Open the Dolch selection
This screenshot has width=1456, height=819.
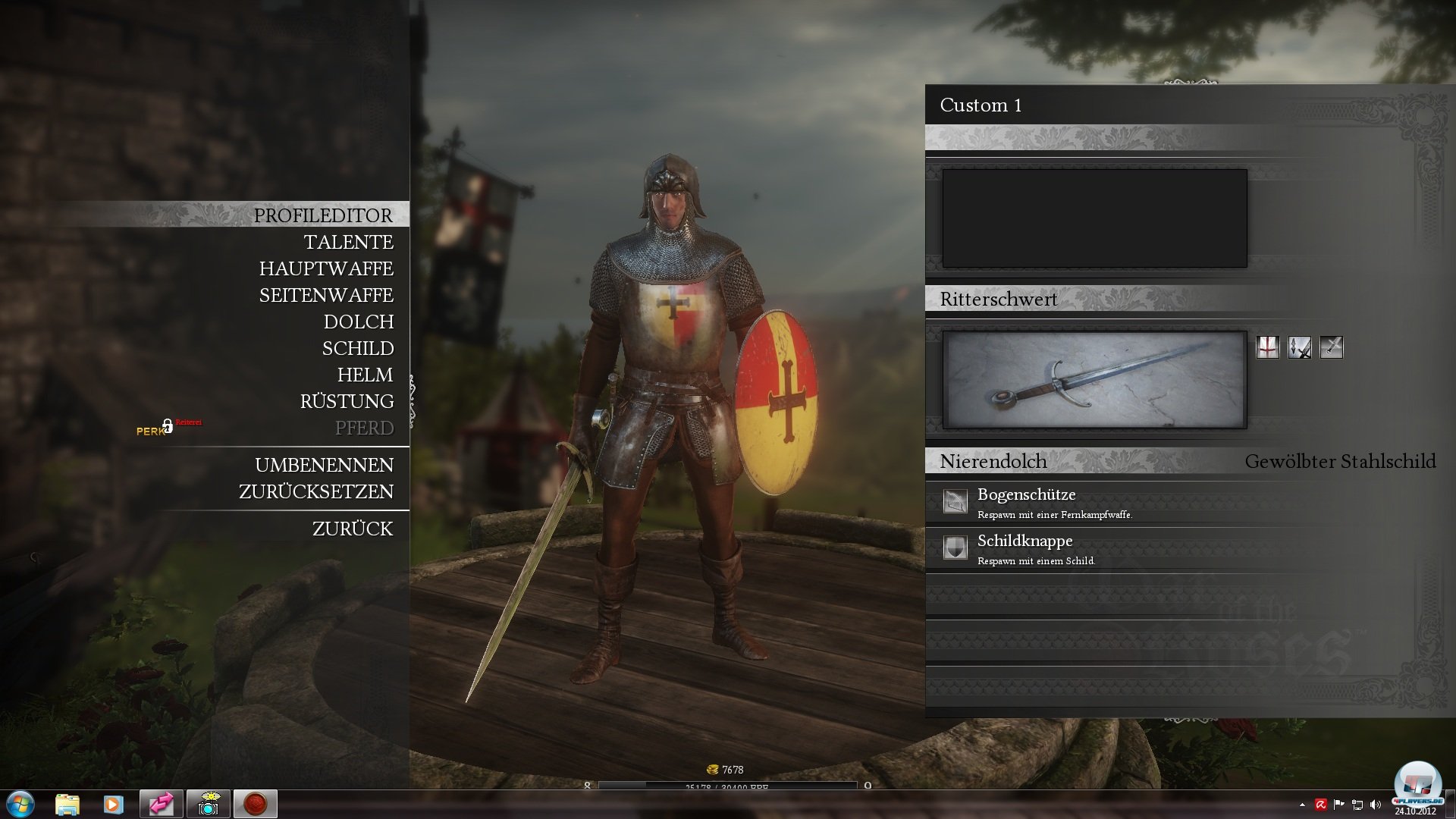(x=358, y=322)
